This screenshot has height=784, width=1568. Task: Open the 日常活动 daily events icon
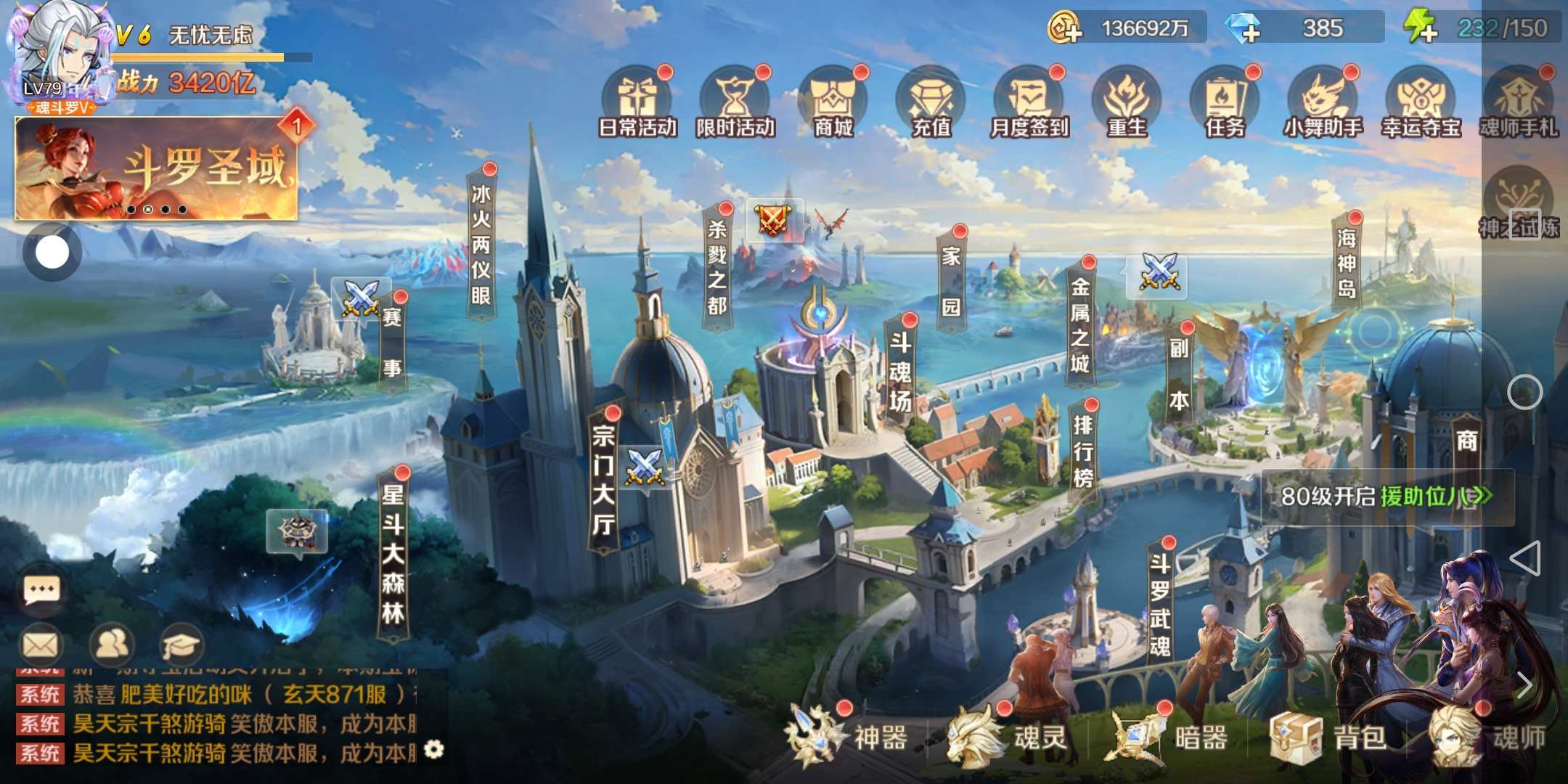pos(637,103)
